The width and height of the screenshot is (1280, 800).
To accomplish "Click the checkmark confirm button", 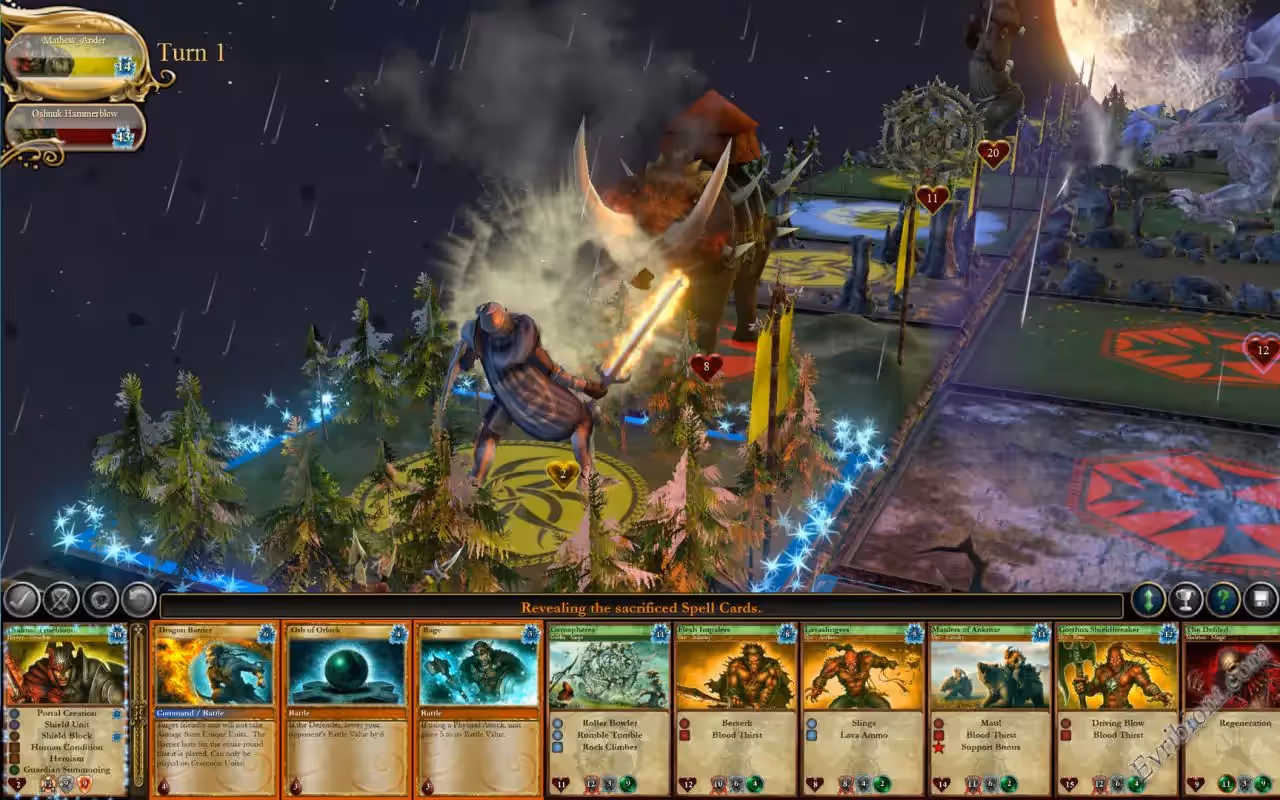I will (x=21, y=600).
